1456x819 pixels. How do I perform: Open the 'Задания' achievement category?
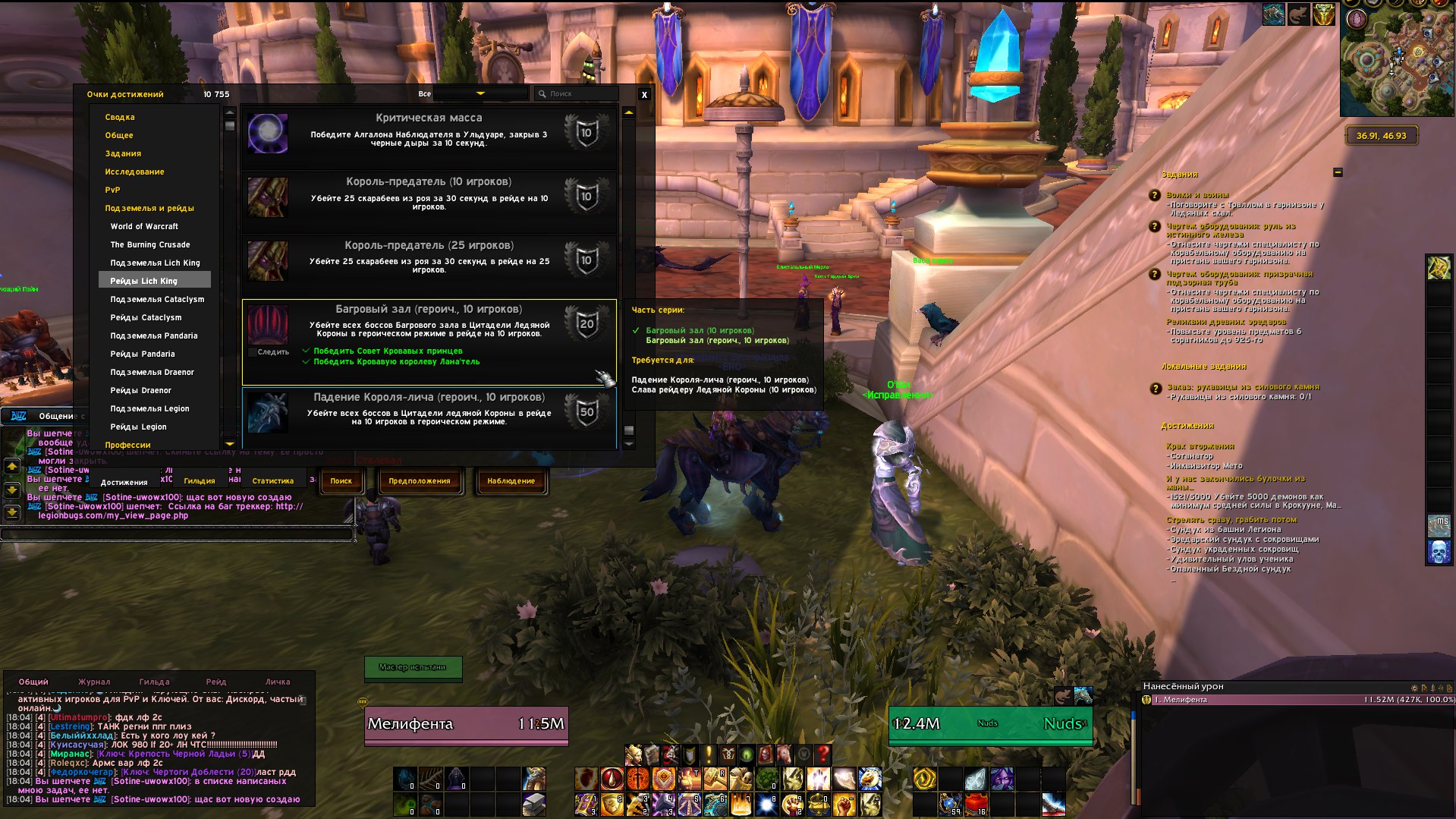point(123,154)
